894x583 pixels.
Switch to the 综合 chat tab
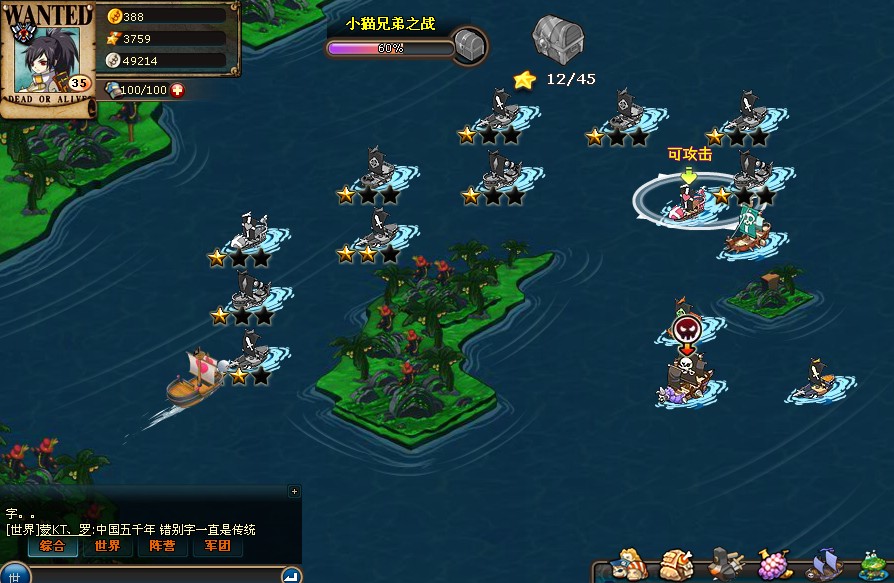(53, 546)
